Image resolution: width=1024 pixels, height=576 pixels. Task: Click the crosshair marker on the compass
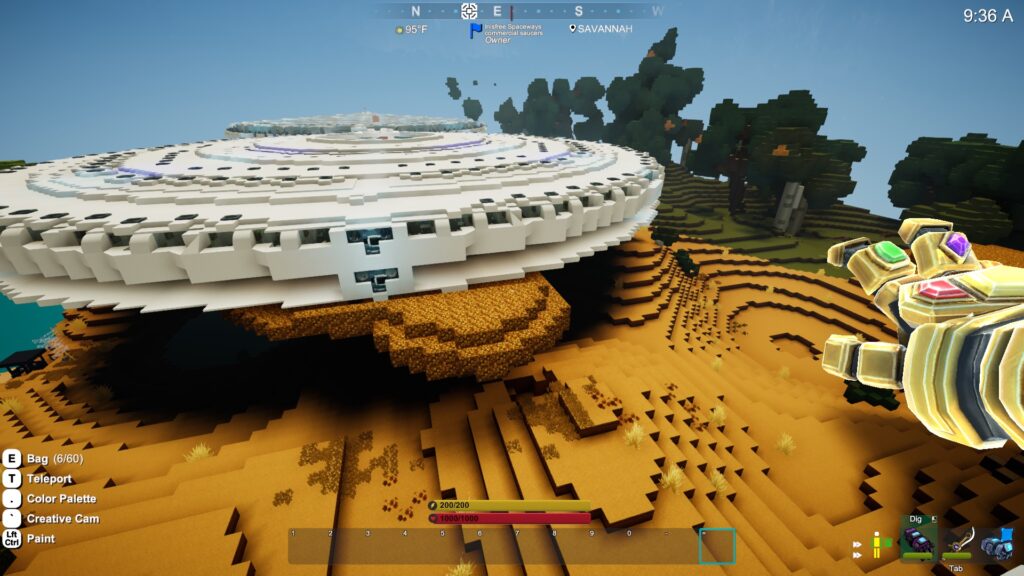(469, 11)
